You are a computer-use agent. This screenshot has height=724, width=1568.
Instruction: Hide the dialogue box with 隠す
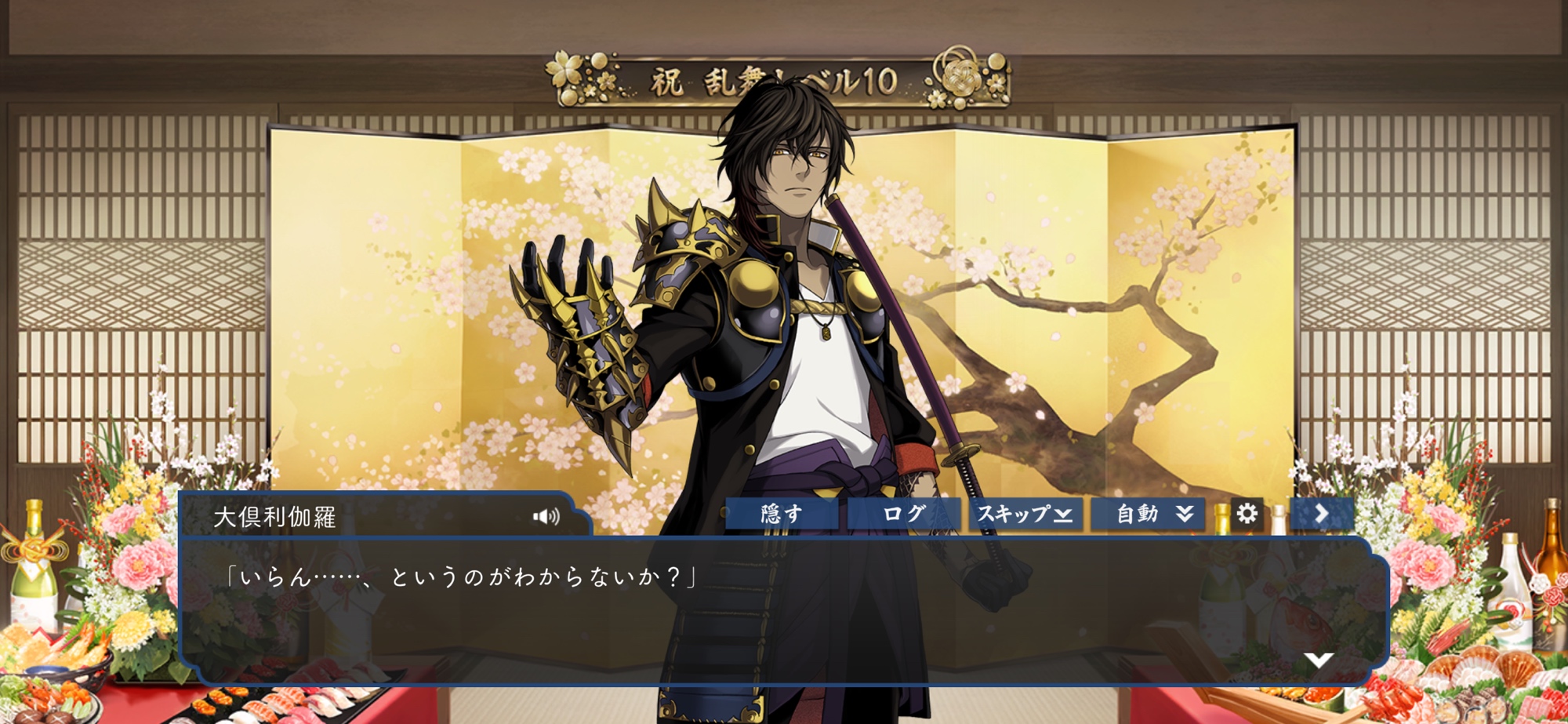click(x=781, y=515)
